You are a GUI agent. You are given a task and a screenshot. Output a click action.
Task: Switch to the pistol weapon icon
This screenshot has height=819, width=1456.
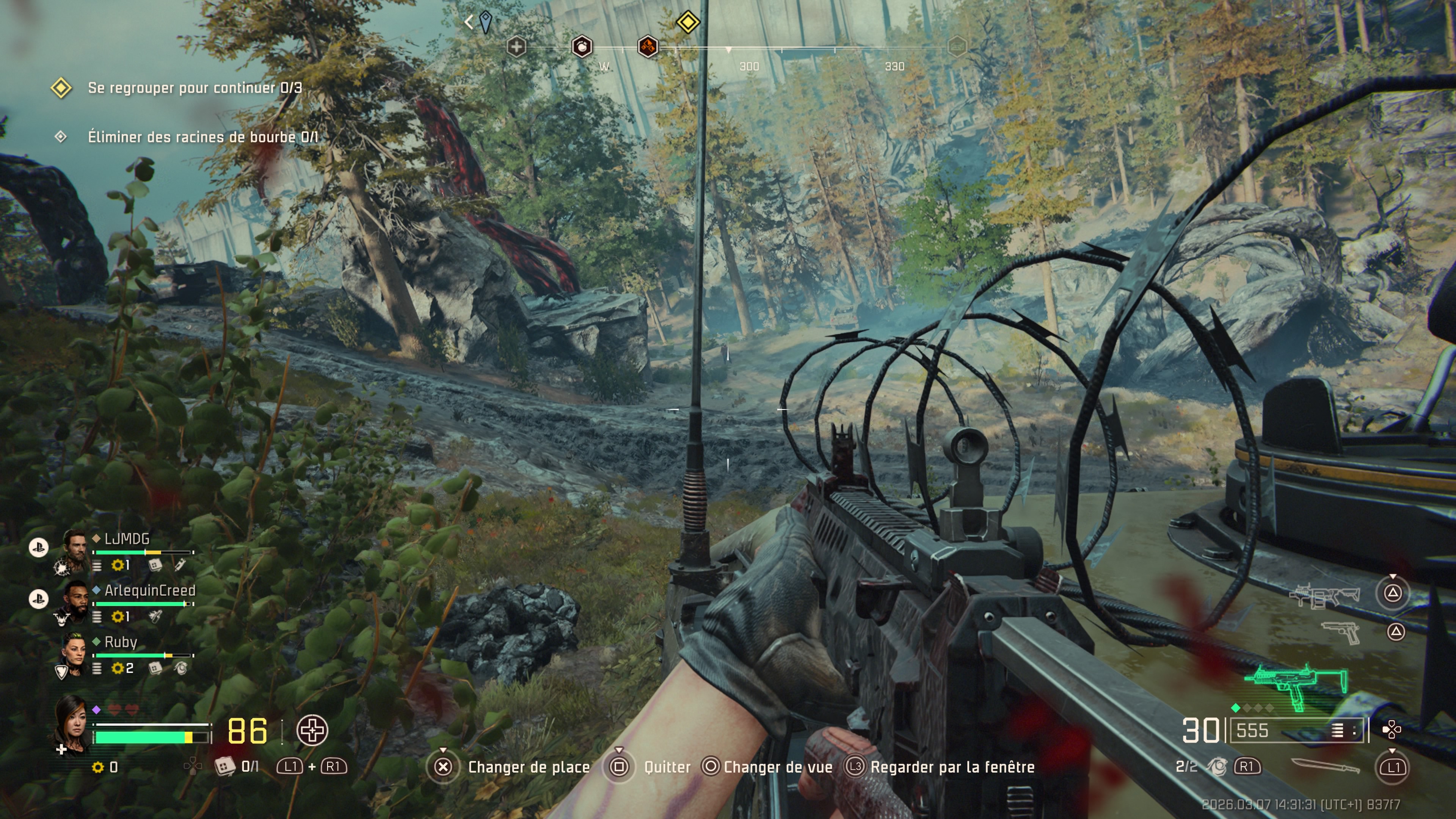pyautogui.click(x=1340, y=632)
